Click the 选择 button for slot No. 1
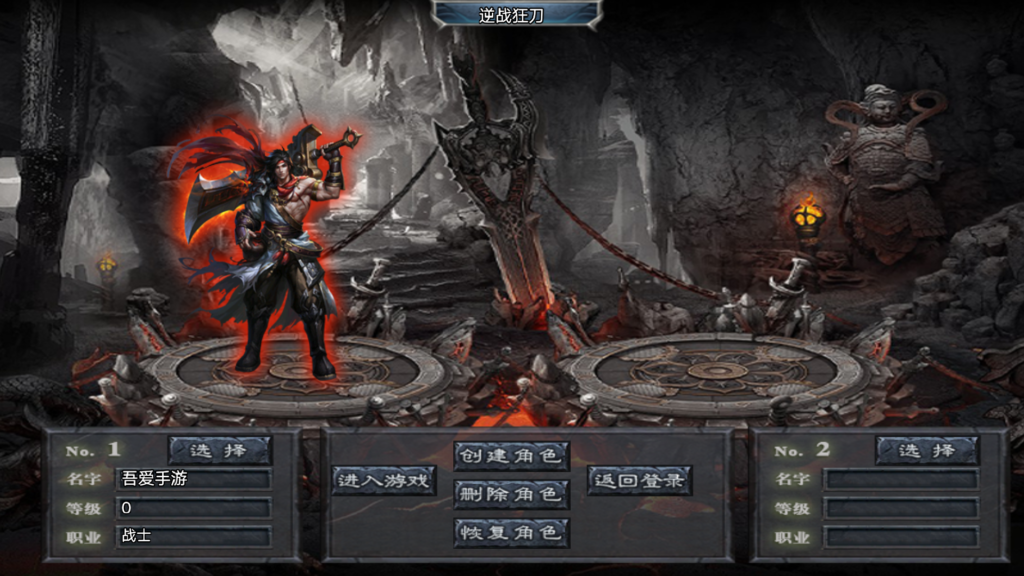Screen dimensions: 1024x576 [x=219, y=451]
